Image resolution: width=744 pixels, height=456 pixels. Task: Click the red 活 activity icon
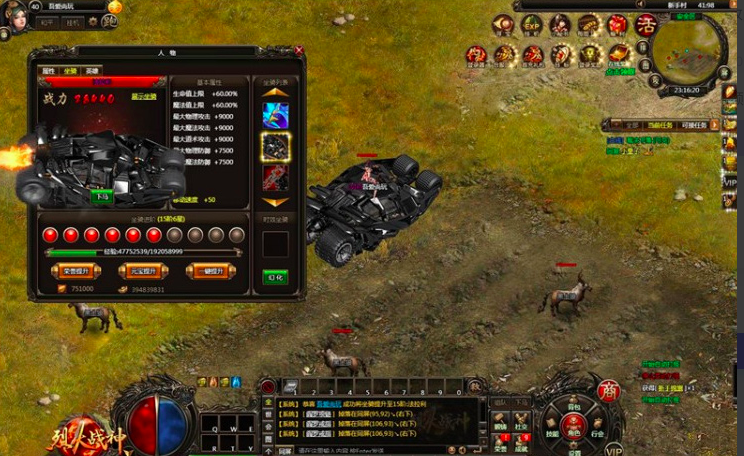(x=645, y=24)
